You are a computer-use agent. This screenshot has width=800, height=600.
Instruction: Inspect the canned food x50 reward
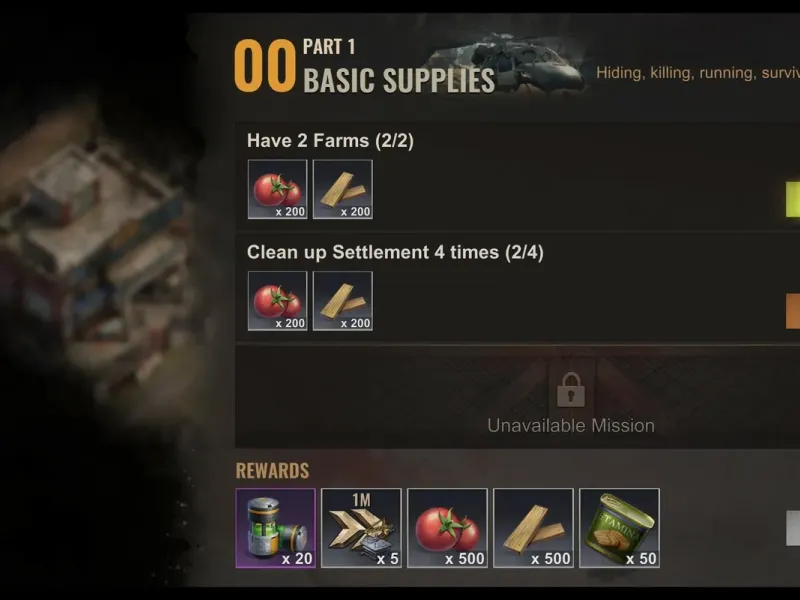point(619,528)
